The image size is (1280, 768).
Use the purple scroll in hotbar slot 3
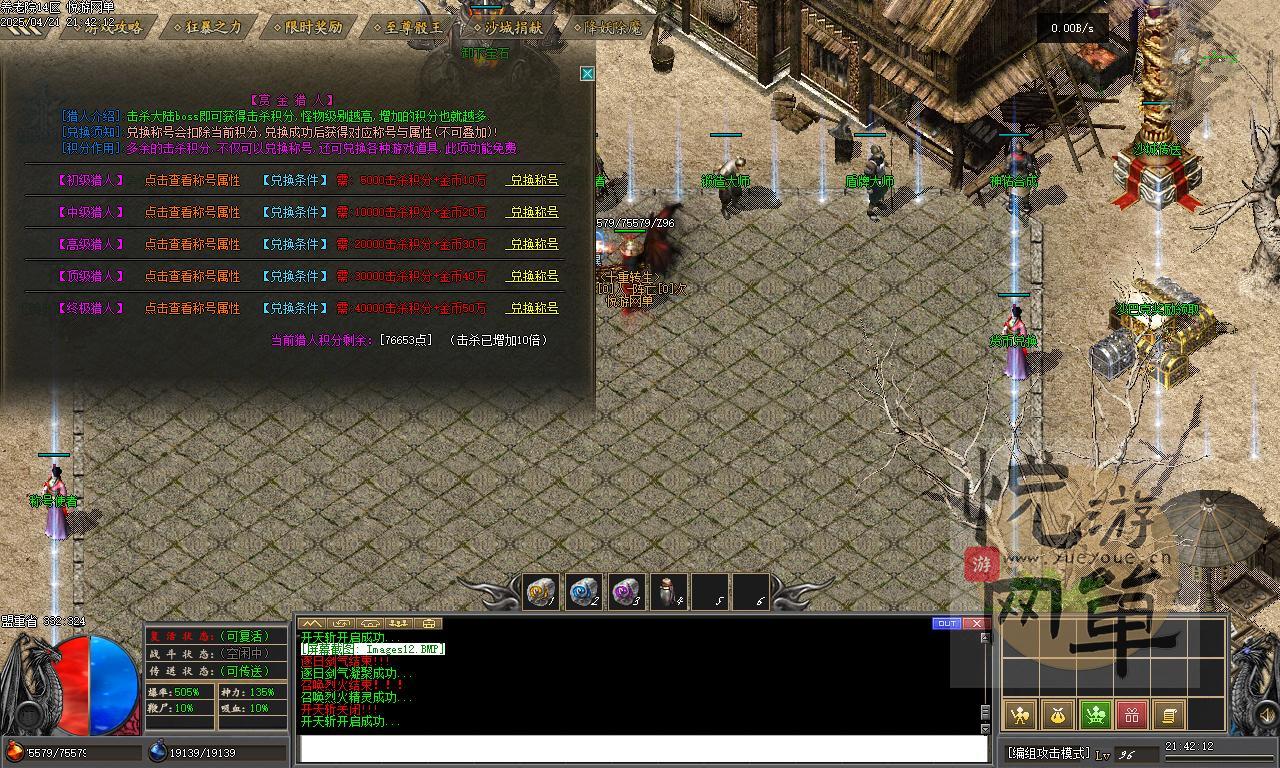pos(626,592)
